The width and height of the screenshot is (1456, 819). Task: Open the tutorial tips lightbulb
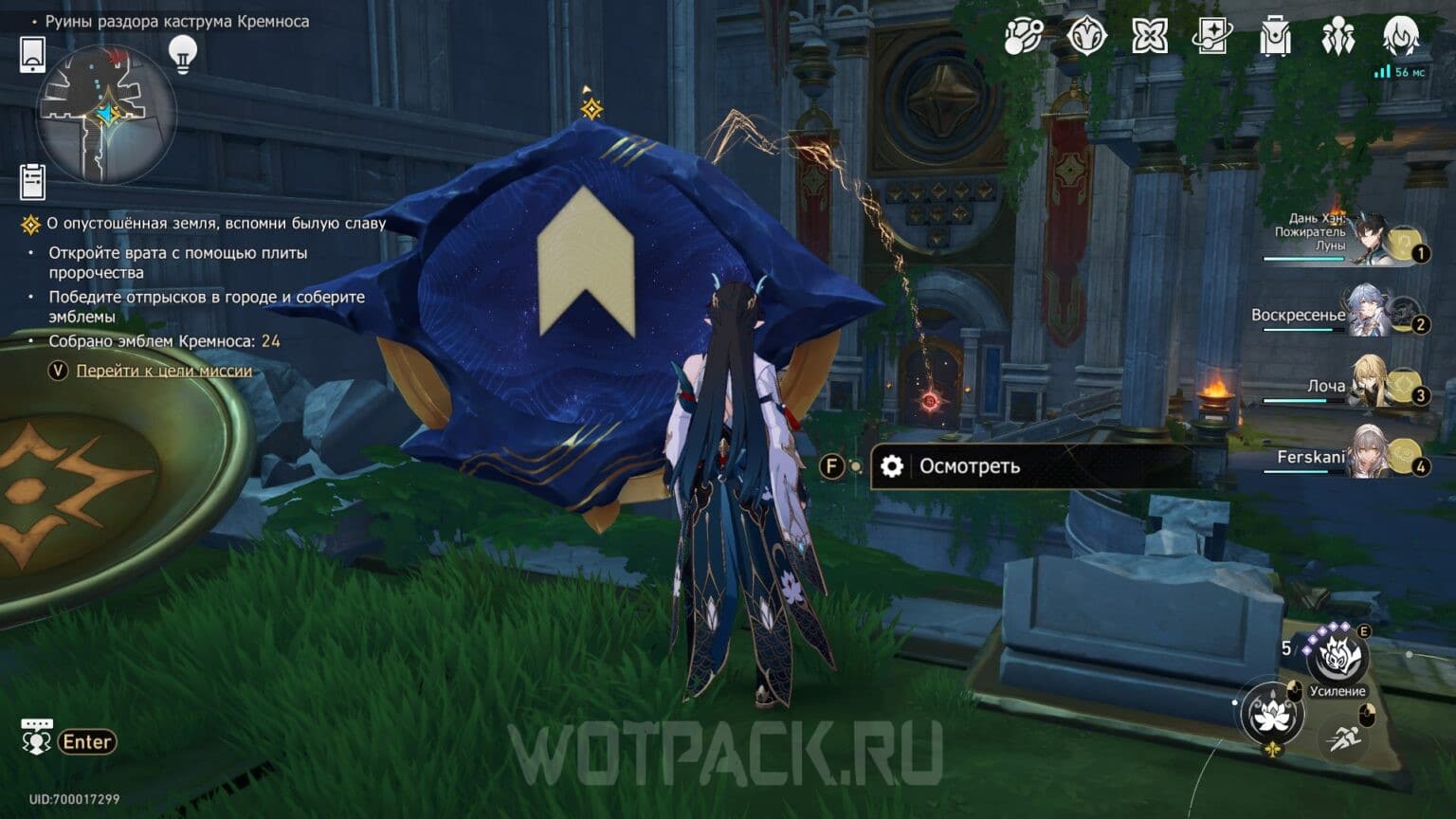[x=181, y=56]
